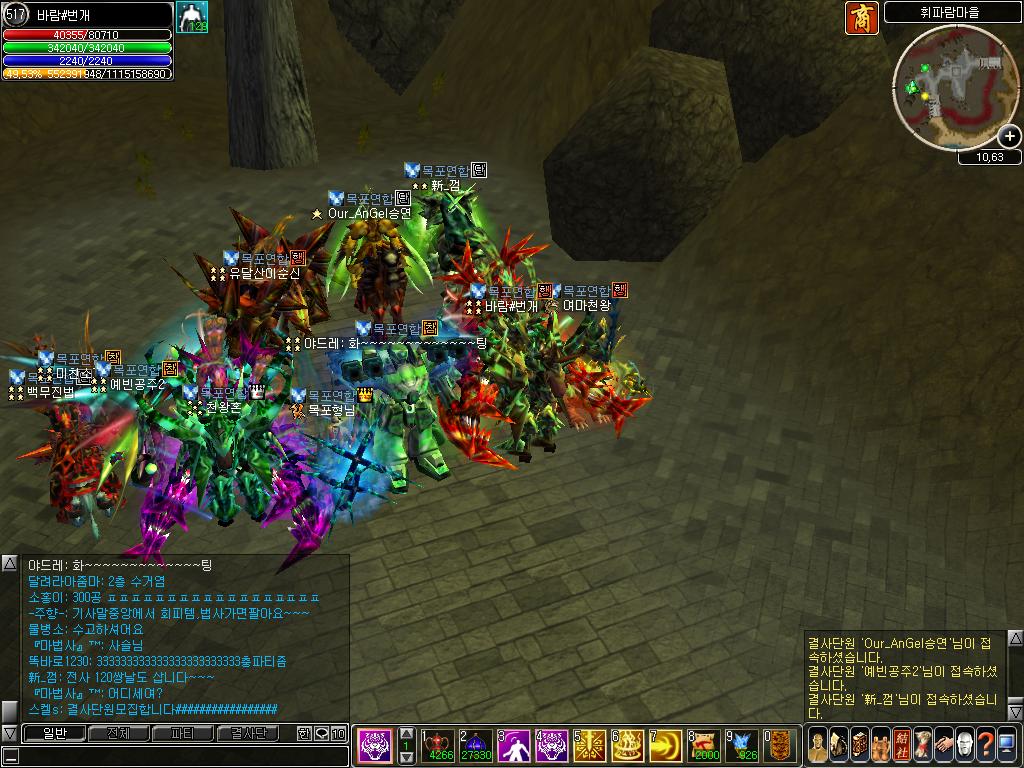Open the red 結社 guild menu icon

coord(901,745)
